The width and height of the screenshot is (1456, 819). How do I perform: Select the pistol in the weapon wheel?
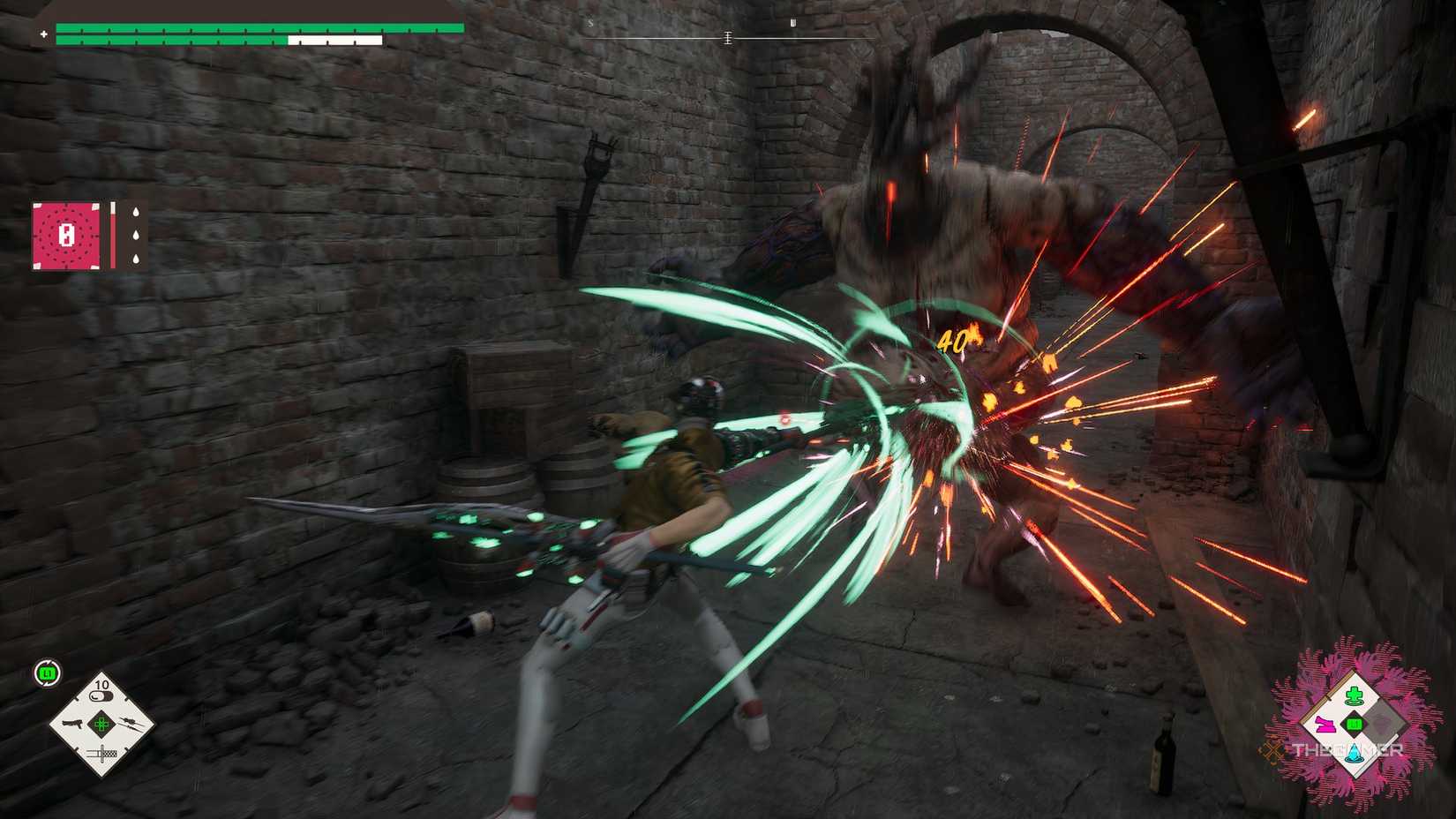pos(73,724)
